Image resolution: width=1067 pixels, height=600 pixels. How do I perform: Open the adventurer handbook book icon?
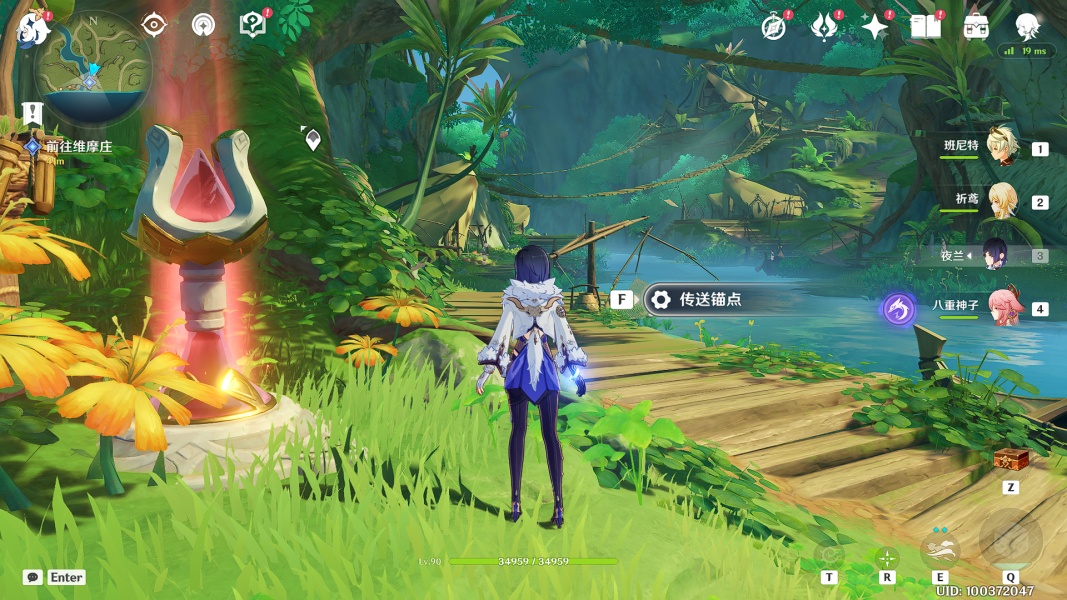coord(926,27)
